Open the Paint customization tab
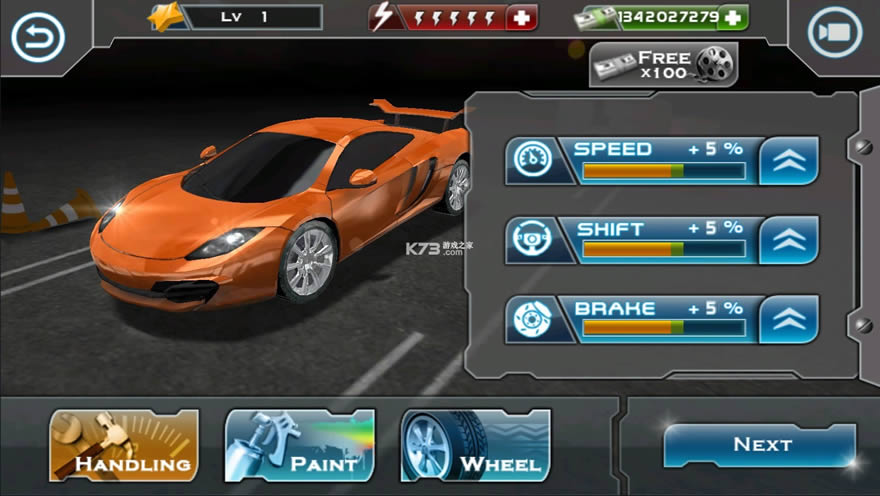 [300, 446]
